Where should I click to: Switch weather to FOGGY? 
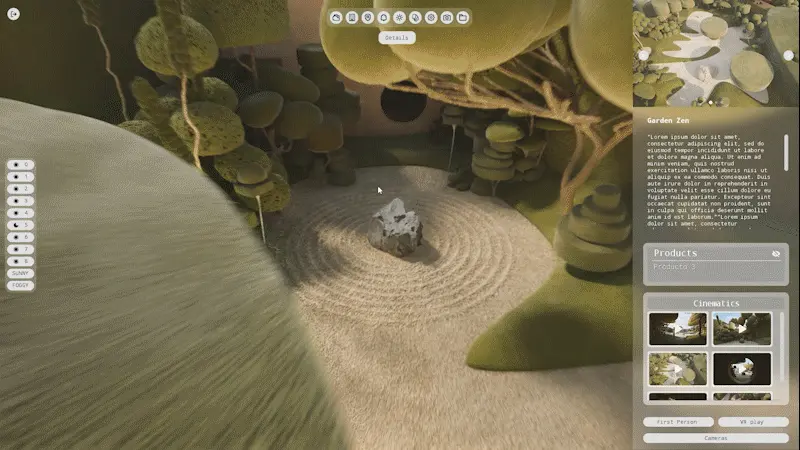click(21, 285)
